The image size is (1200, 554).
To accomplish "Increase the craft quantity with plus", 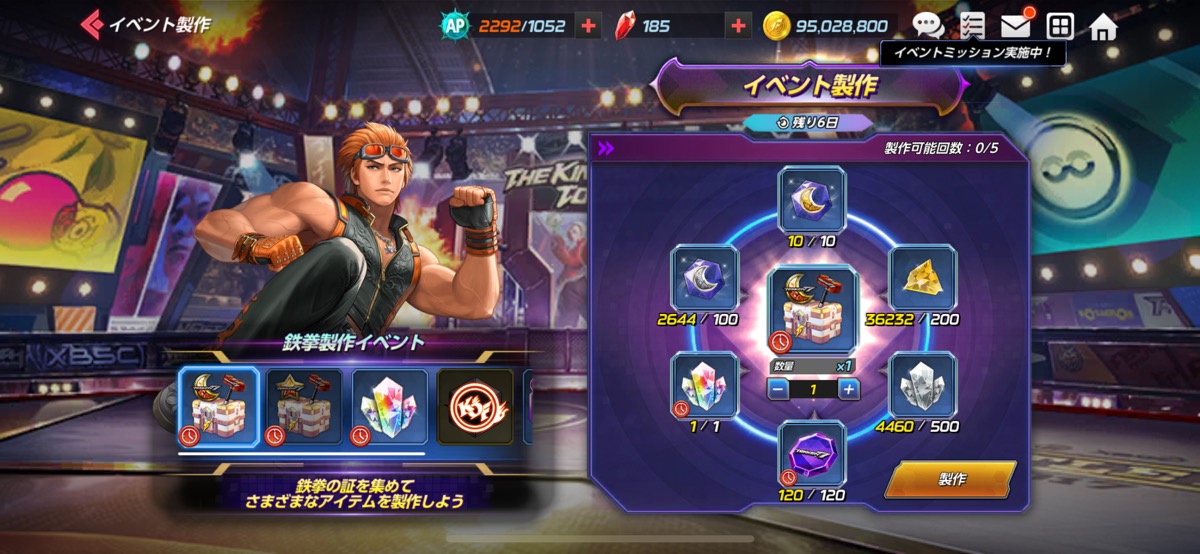I will [849, 390].
